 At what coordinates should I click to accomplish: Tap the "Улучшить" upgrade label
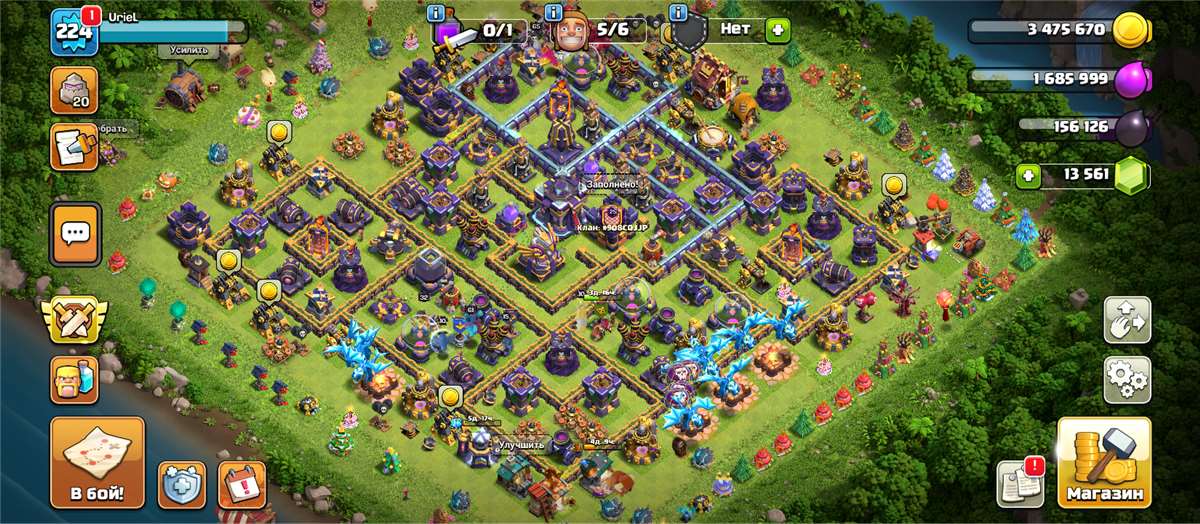(x=521, y=444)
